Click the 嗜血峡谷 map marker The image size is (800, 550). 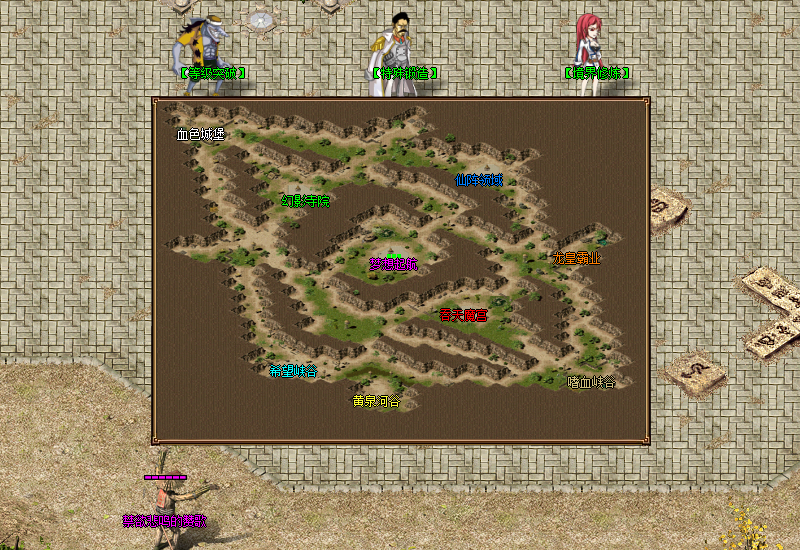point(592,382)
